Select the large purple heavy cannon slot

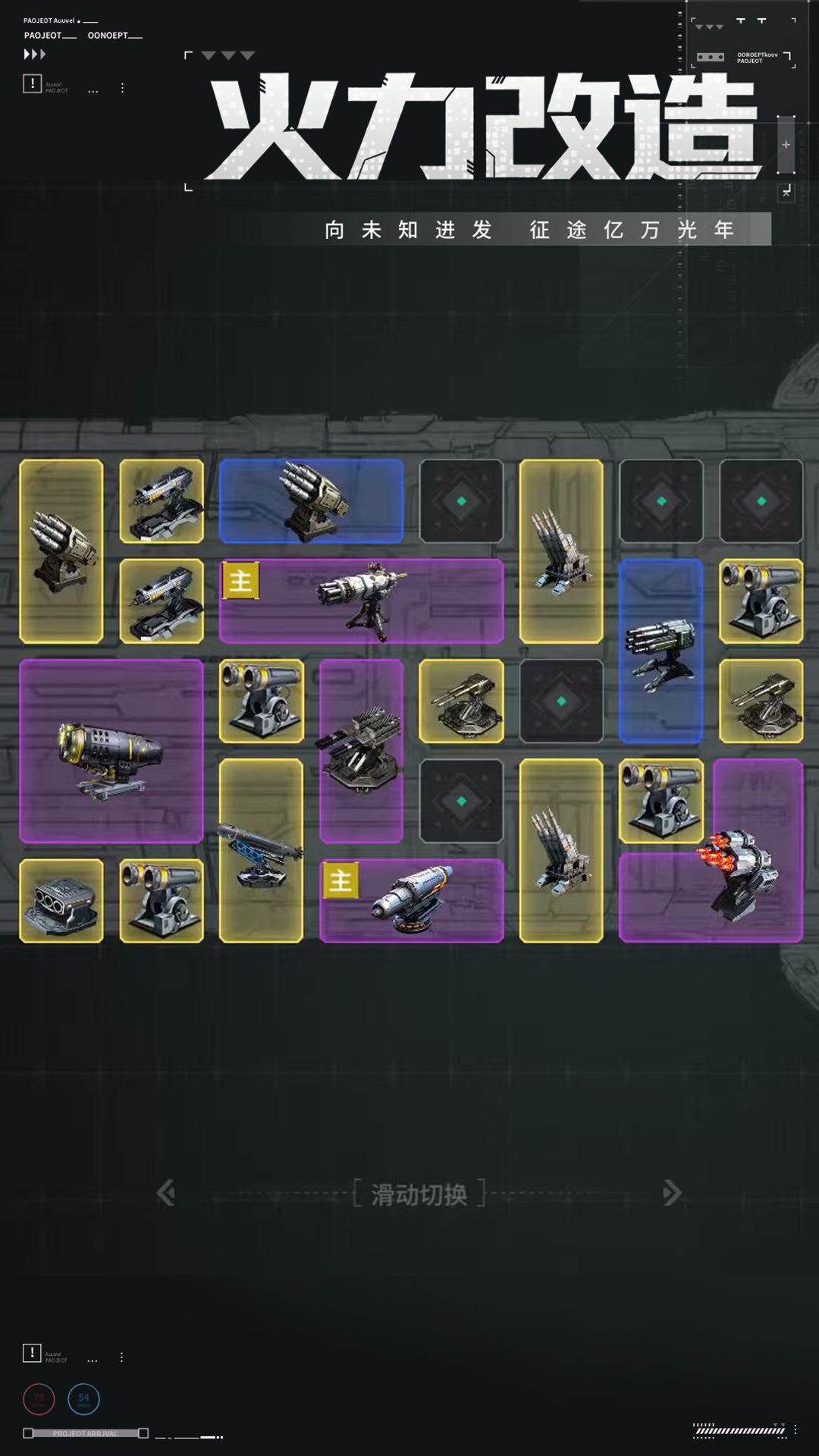(111, 751)
